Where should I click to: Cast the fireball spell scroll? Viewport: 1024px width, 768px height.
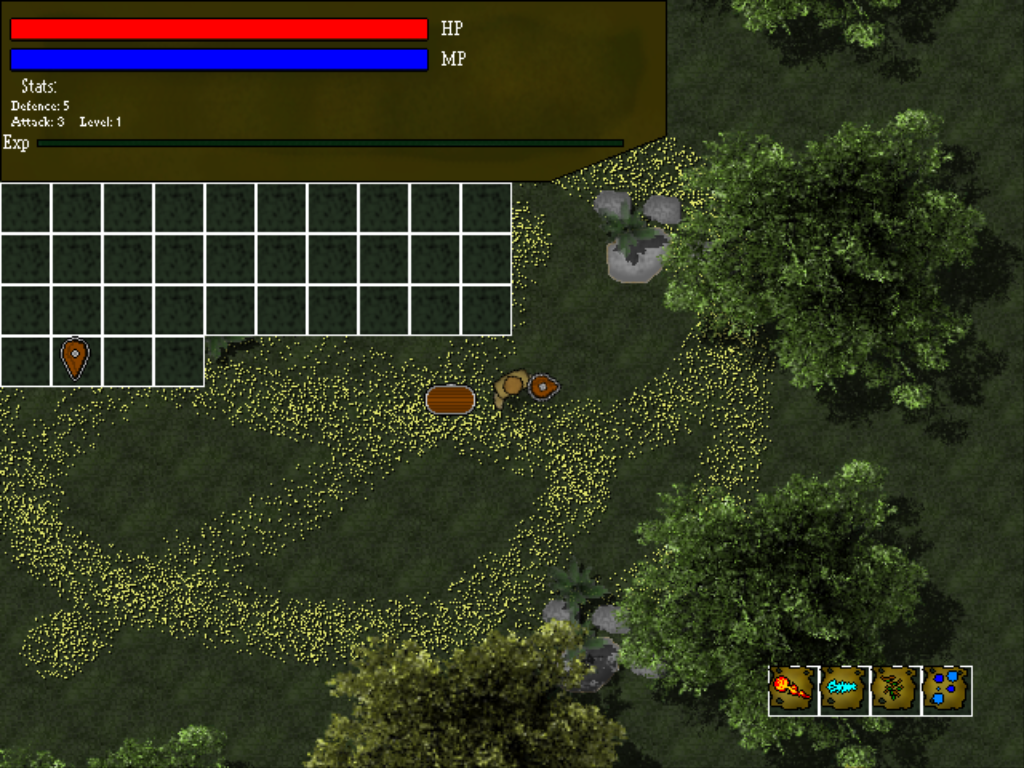793,690
